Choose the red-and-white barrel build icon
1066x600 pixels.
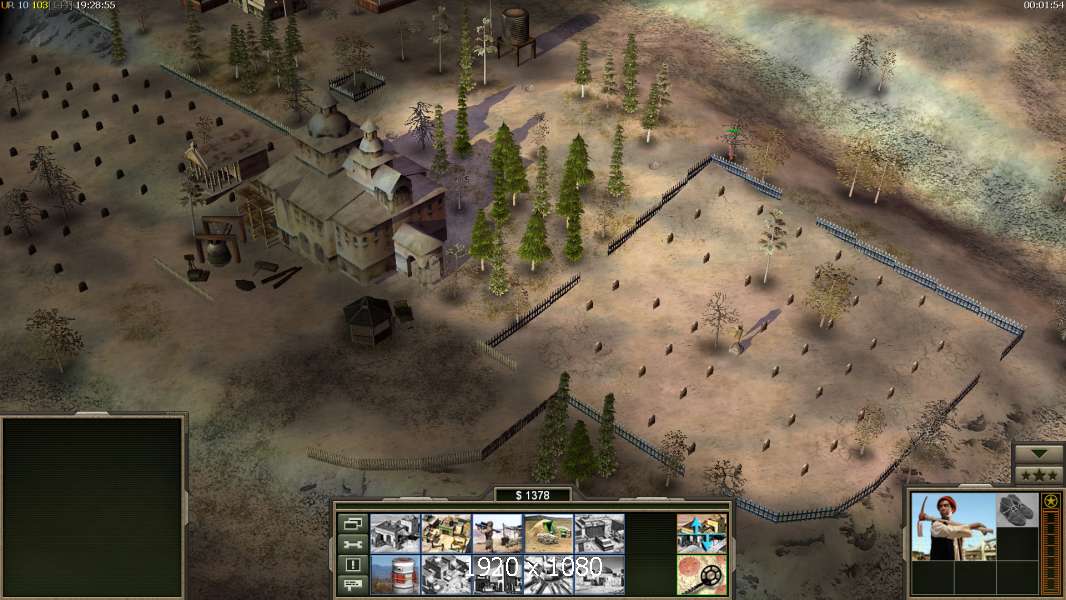tap(395, 574)
